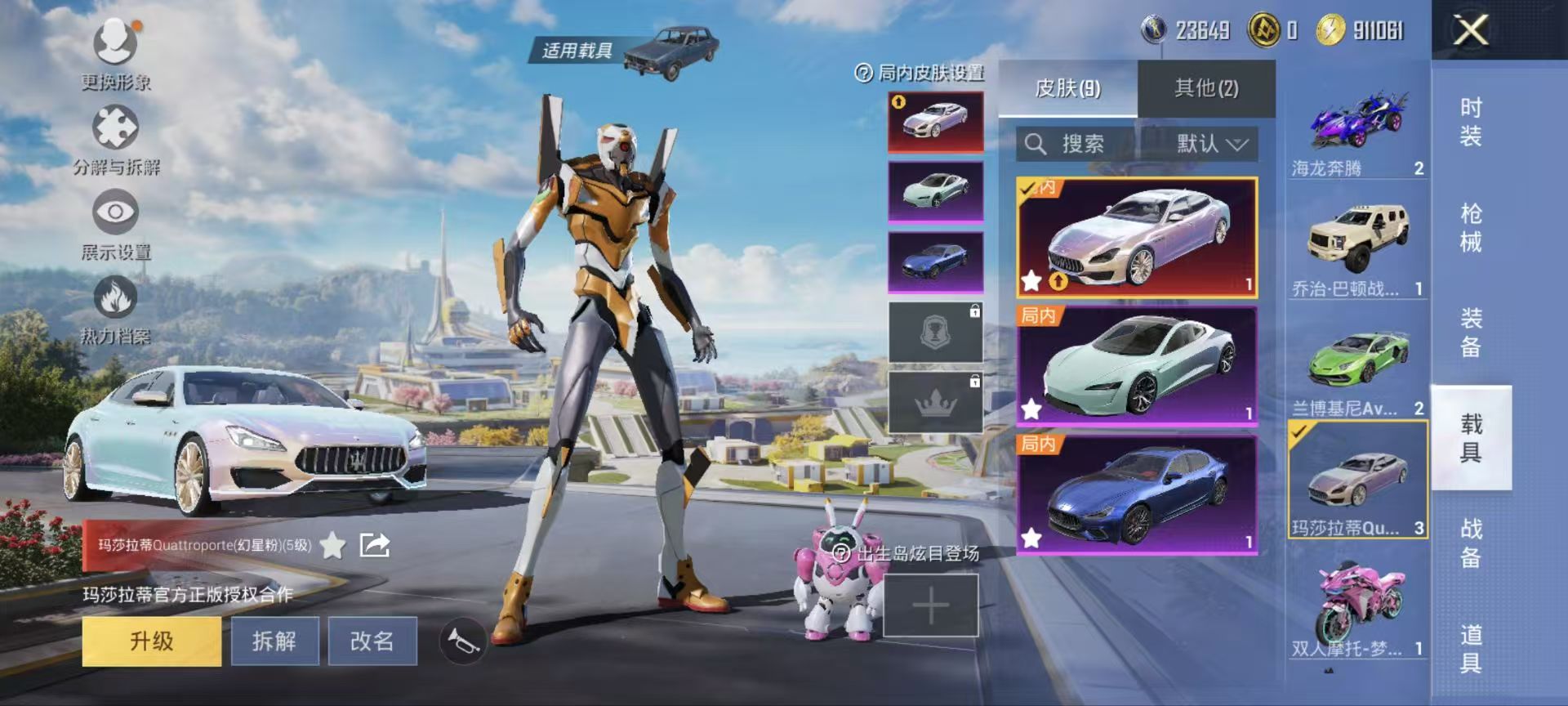The height and width of the screenshot is (706, 1568).
Task: Tap the yellow 升级 upgrade button
Action: point(152,641)
